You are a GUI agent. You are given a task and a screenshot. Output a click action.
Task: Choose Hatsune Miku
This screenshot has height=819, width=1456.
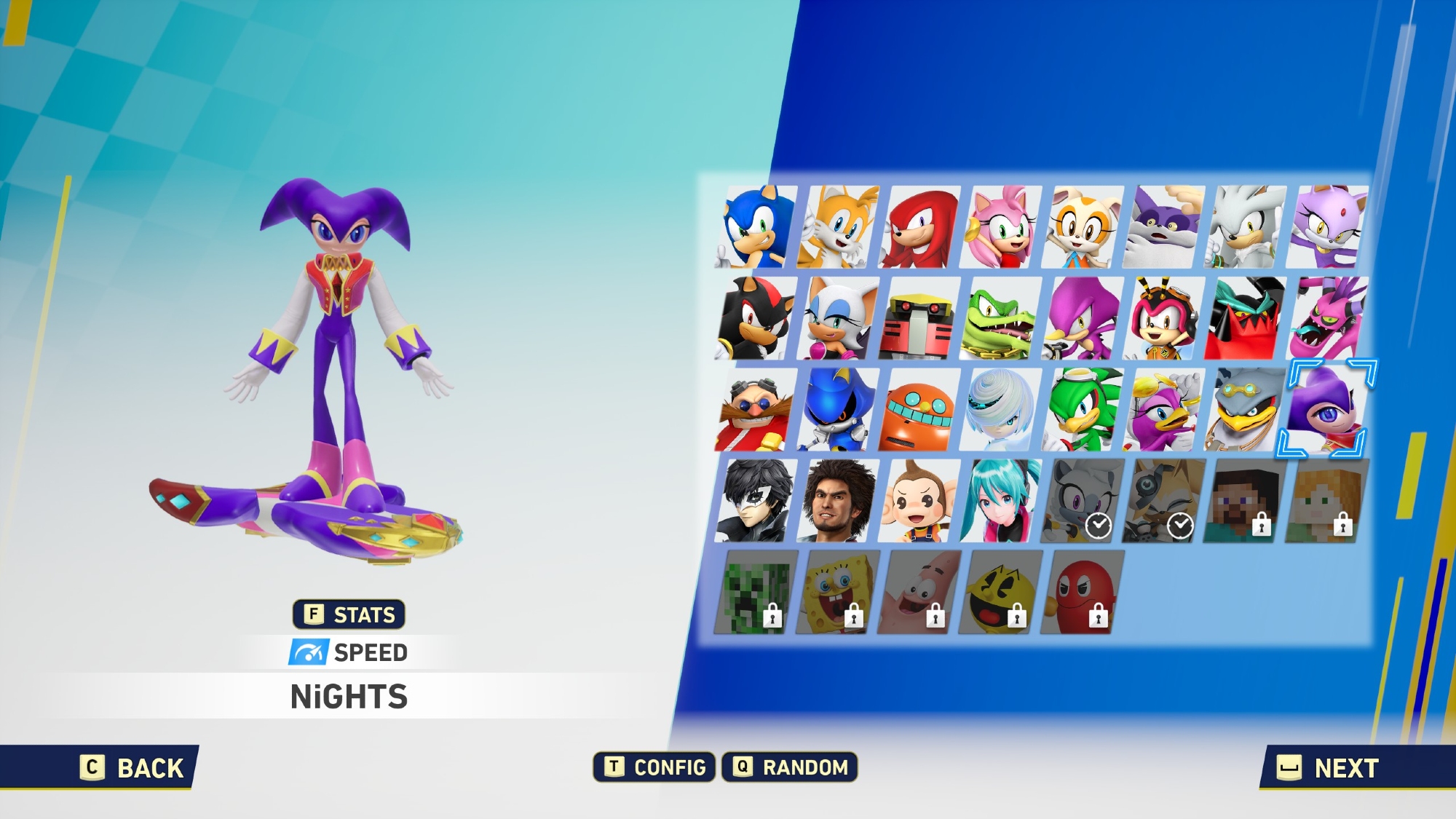click(x=1000, y=500)
